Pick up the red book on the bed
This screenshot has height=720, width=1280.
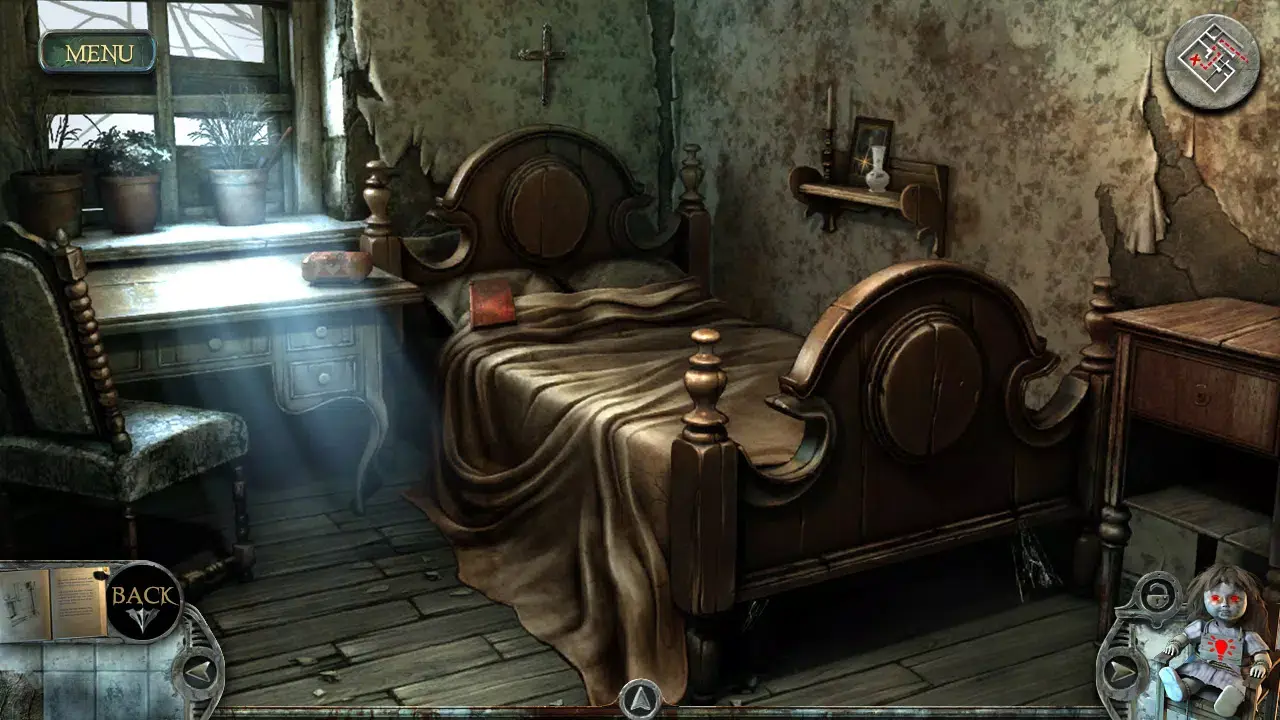[x=492, y=302]
